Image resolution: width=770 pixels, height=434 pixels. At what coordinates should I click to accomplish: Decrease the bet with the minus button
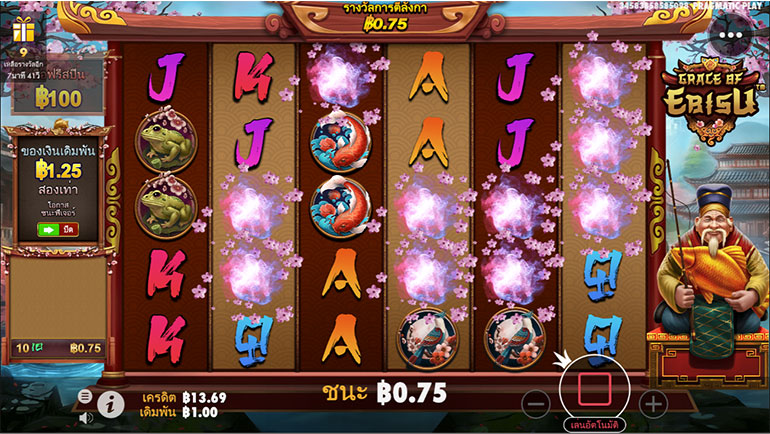click(536, 404)
